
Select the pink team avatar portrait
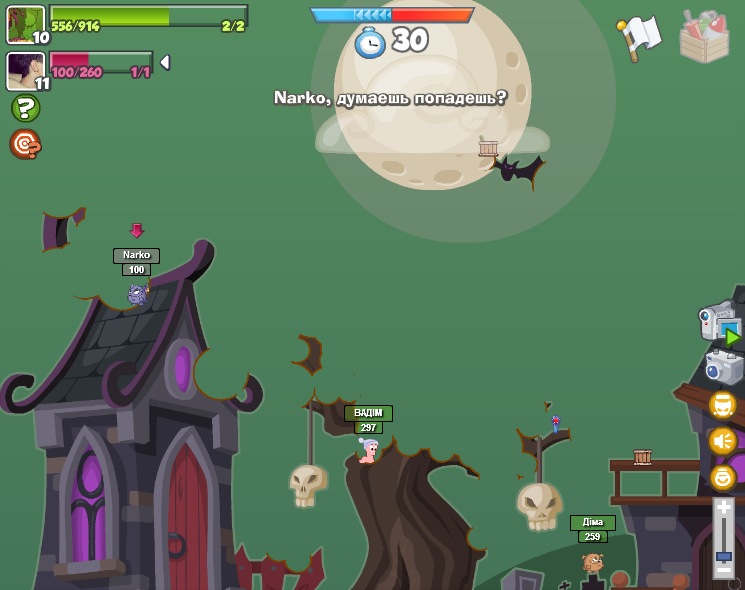click(x=25, y=71)
